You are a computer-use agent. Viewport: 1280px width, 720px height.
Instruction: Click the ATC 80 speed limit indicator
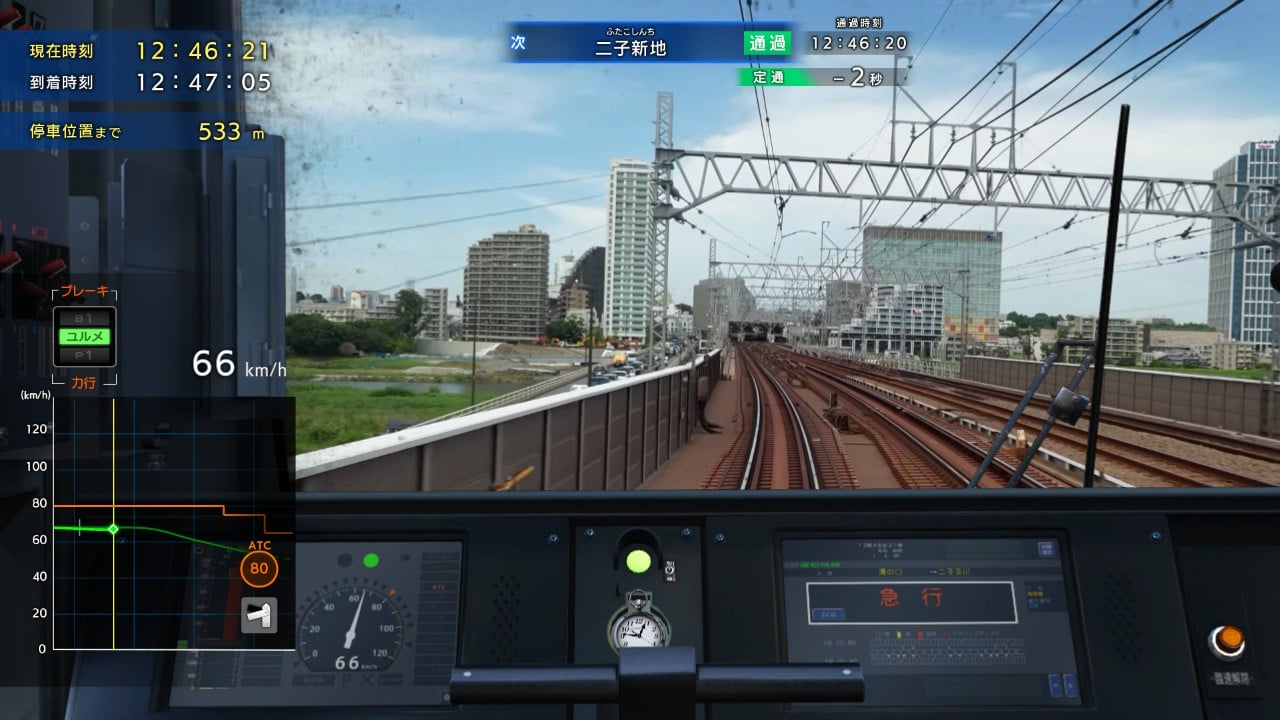tap(259, 567)
